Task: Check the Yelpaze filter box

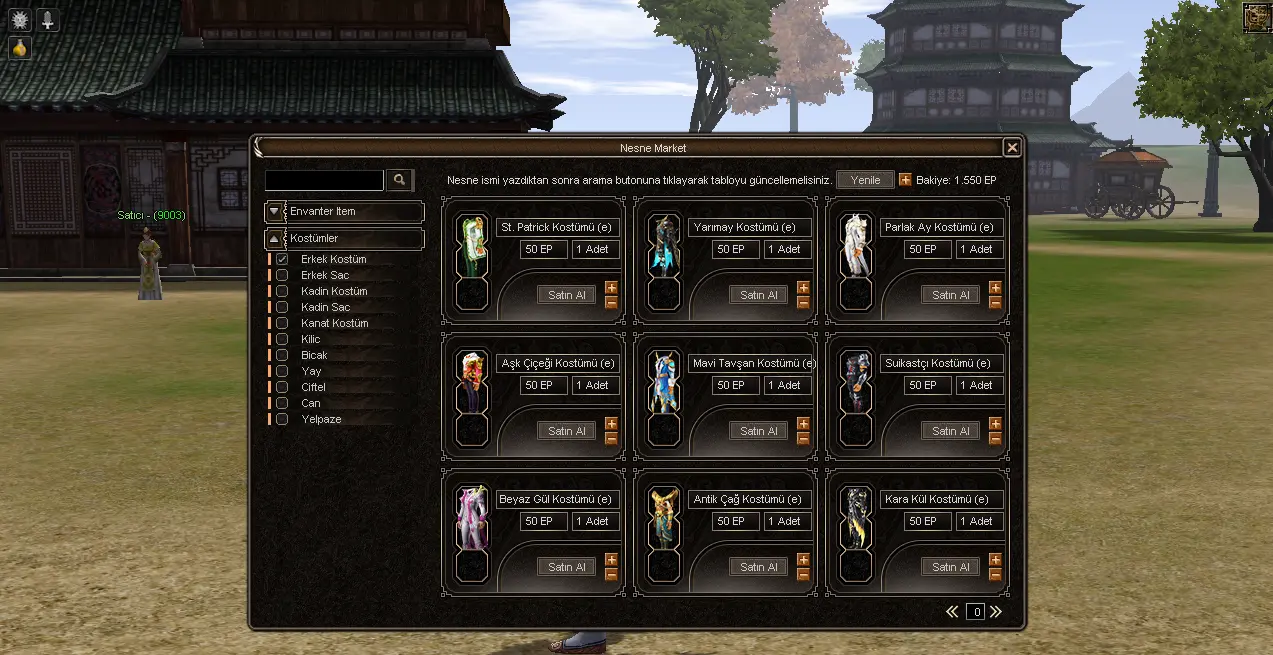Action: click(x=282, y=419)
